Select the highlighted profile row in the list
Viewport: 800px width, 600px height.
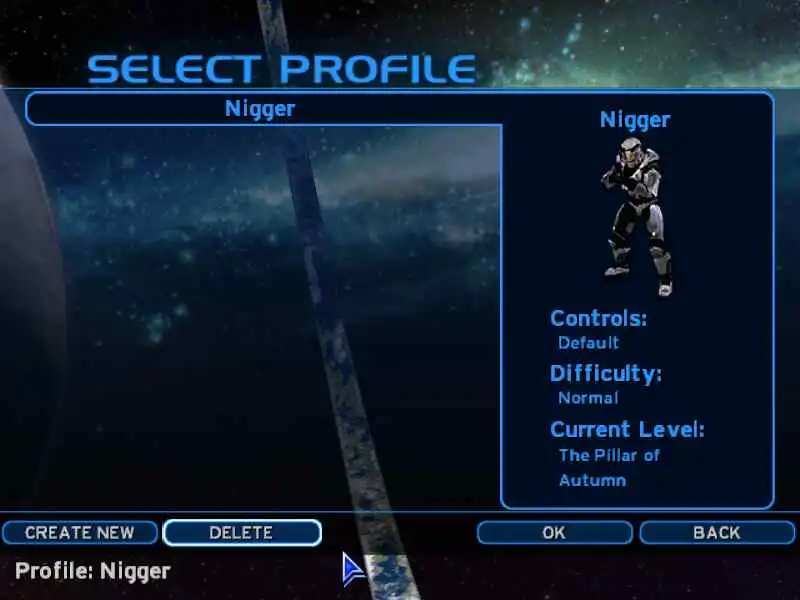coord(261,109)
